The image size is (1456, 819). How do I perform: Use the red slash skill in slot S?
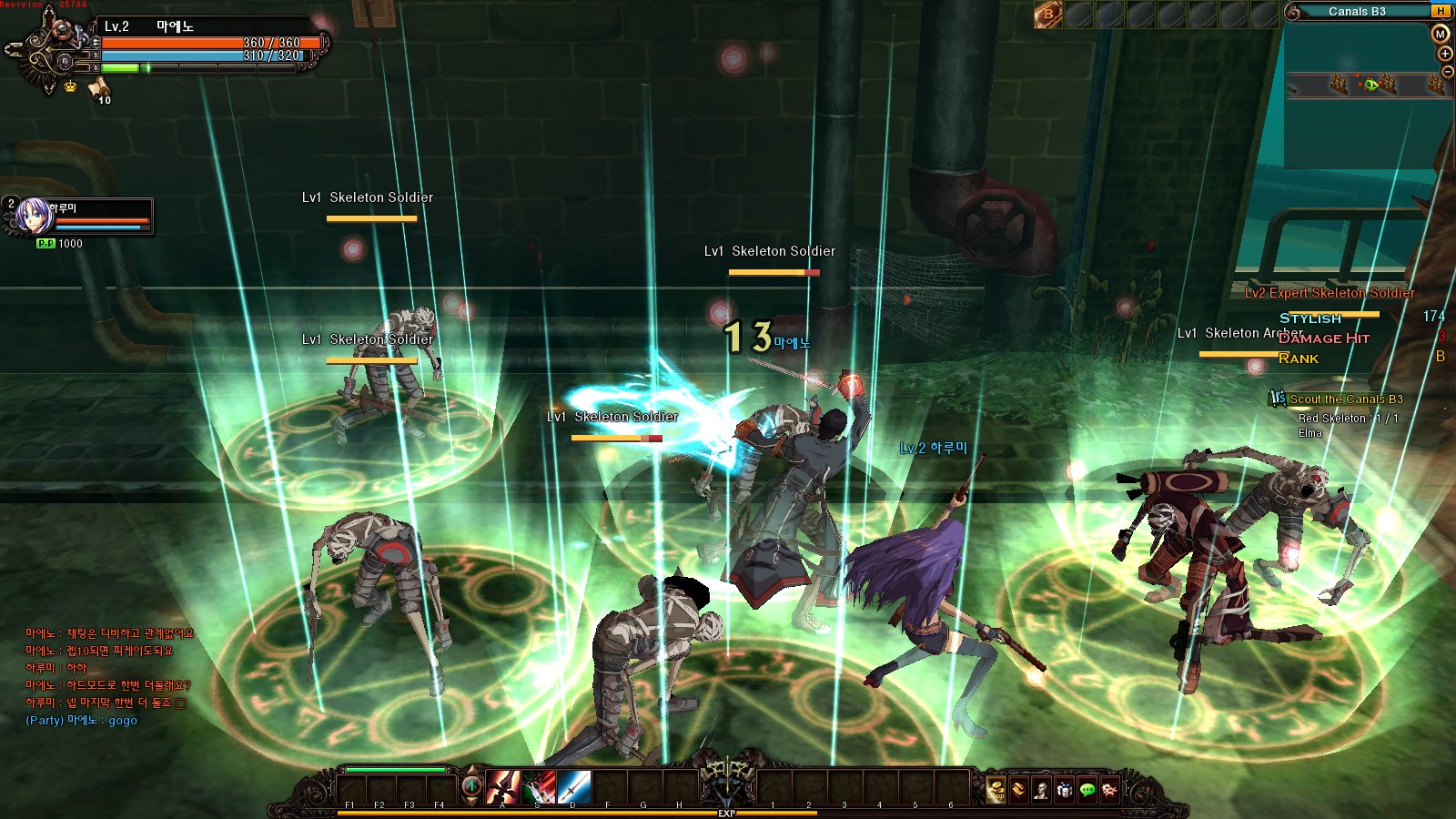(538, 786)
